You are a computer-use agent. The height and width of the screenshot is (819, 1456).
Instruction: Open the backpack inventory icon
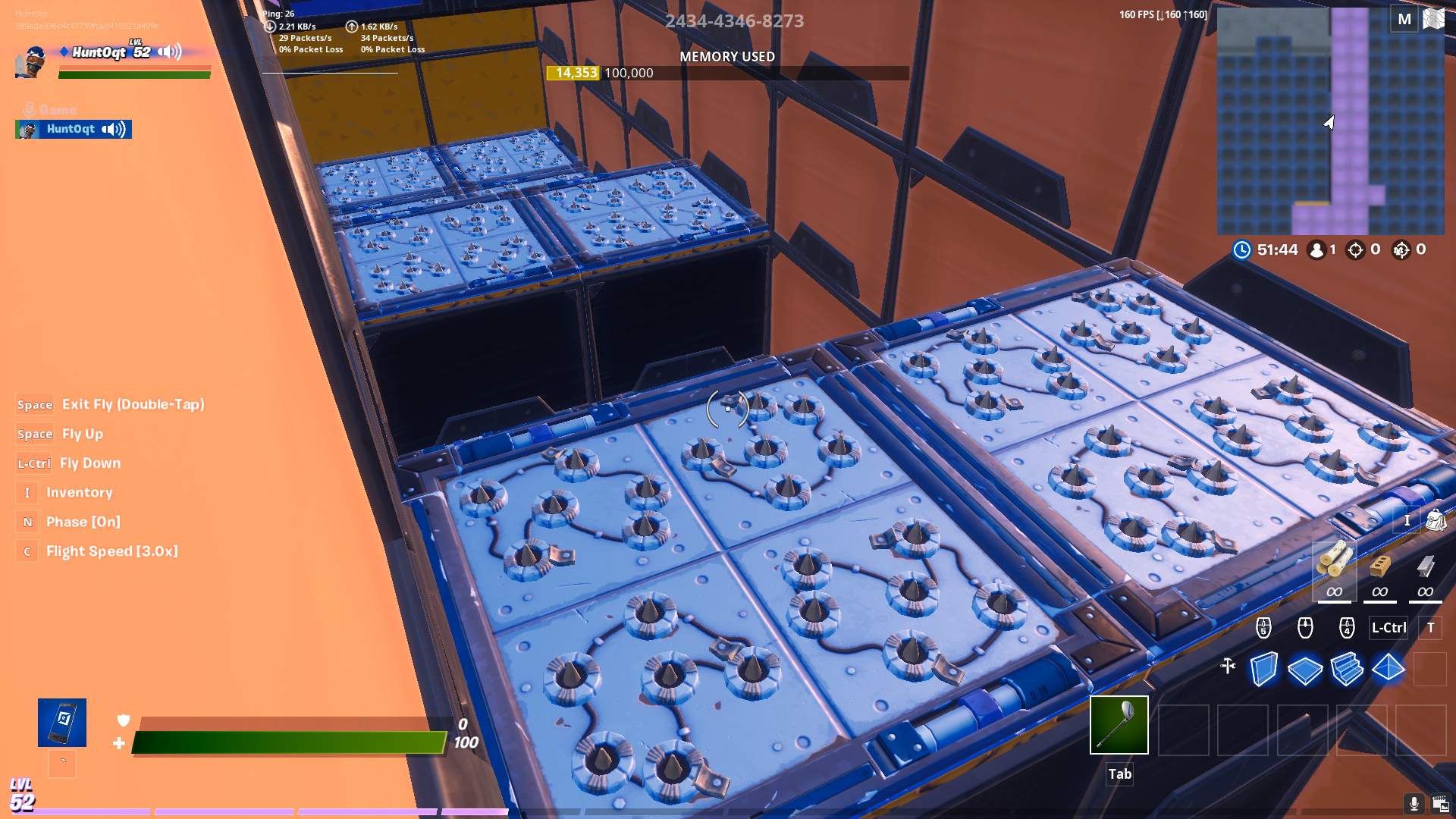pyautogui.click(x=1436, y=520)
